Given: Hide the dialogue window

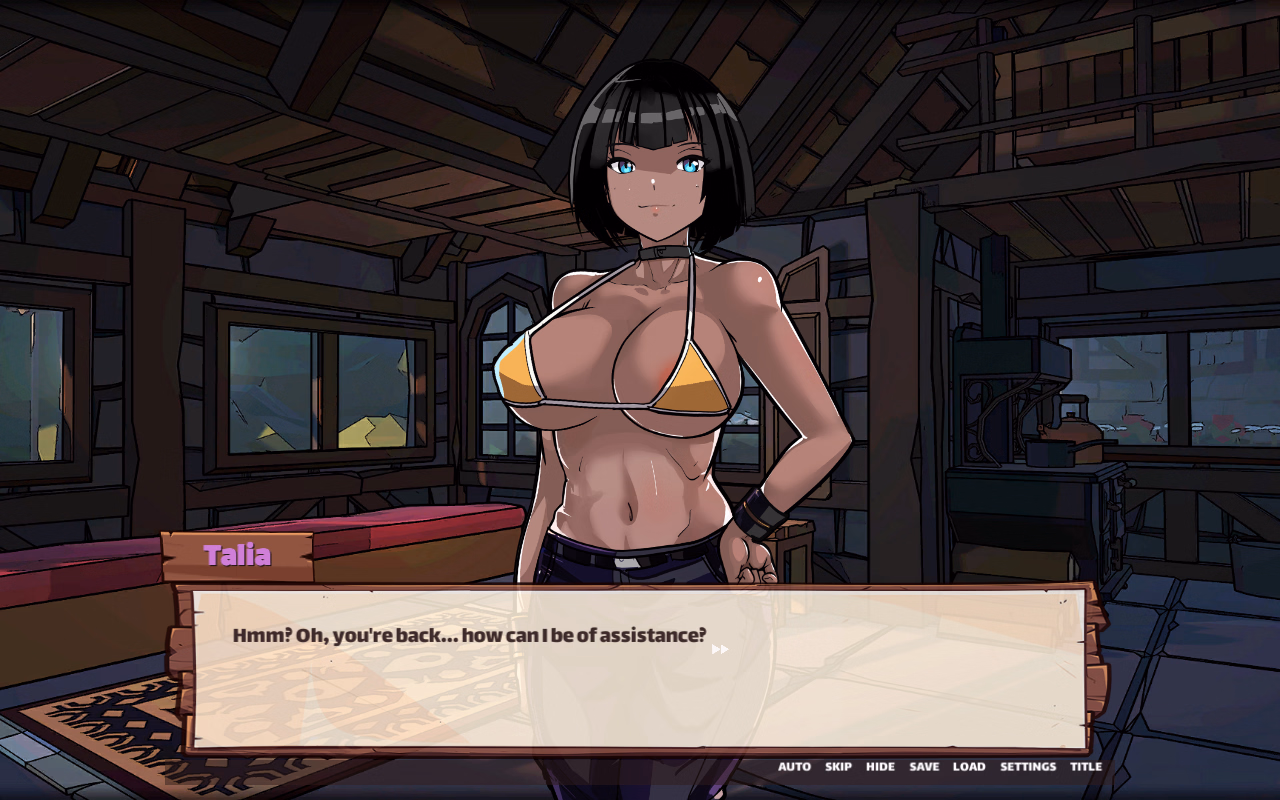Looking at the screenshot, I should tap(879, 766).
